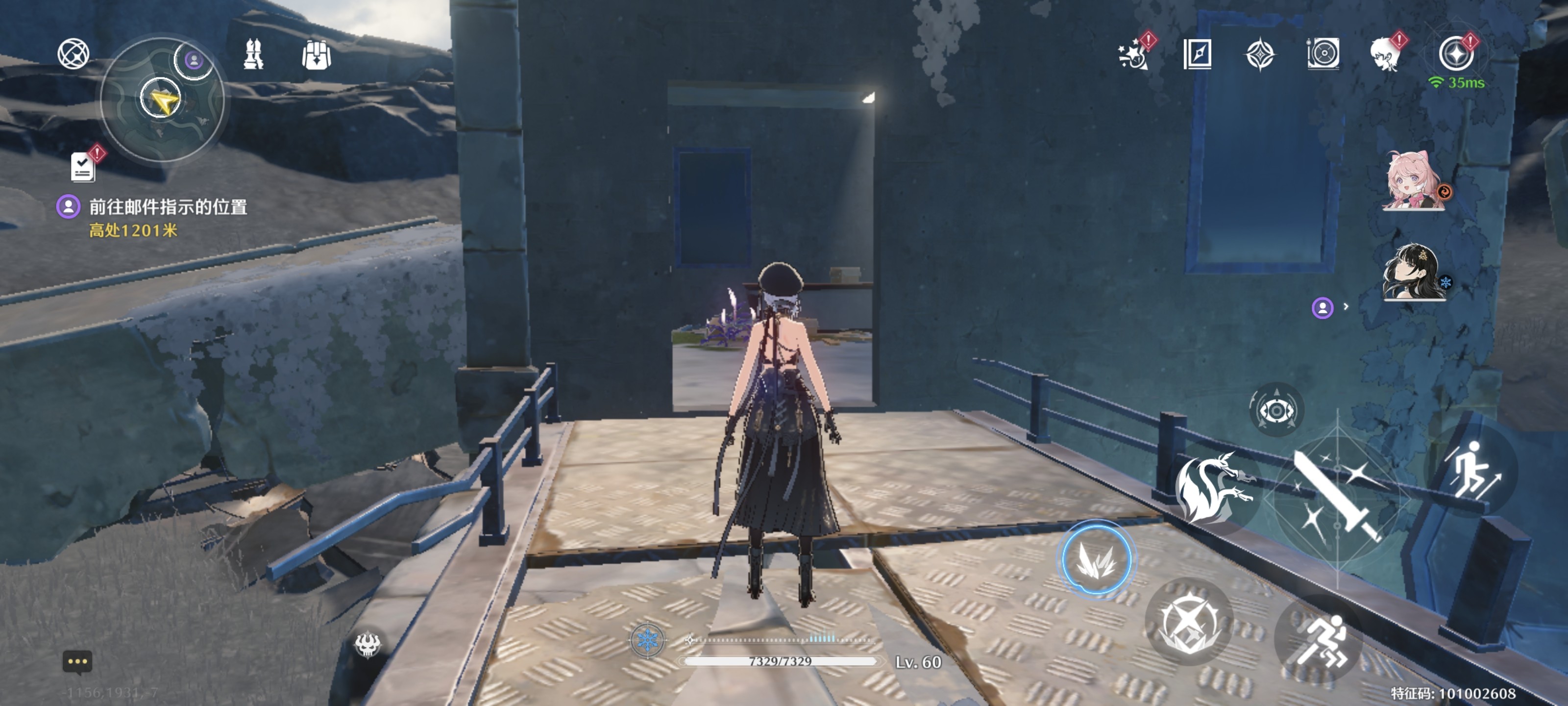Screen dimensions: 1568x706
Task: Tap the sword basic attack button
Action: [1337, 497]
